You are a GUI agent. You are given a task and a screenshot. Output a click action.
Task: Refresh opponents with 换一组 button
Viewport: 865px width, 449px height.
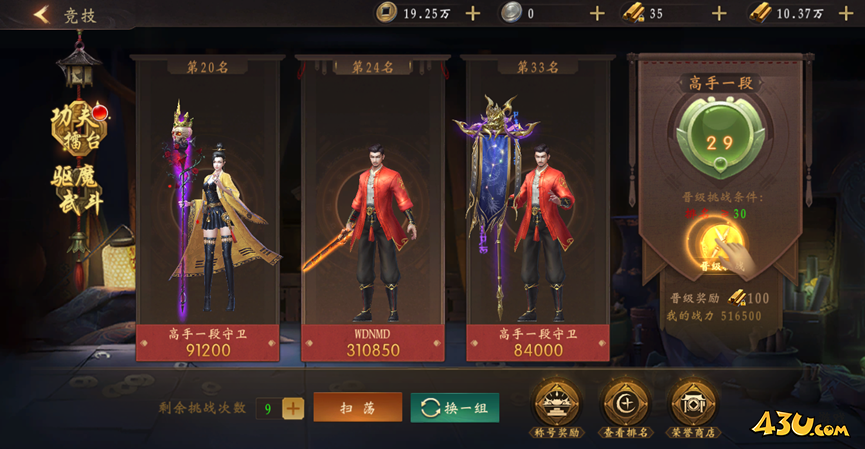click(x=454, y=407)
